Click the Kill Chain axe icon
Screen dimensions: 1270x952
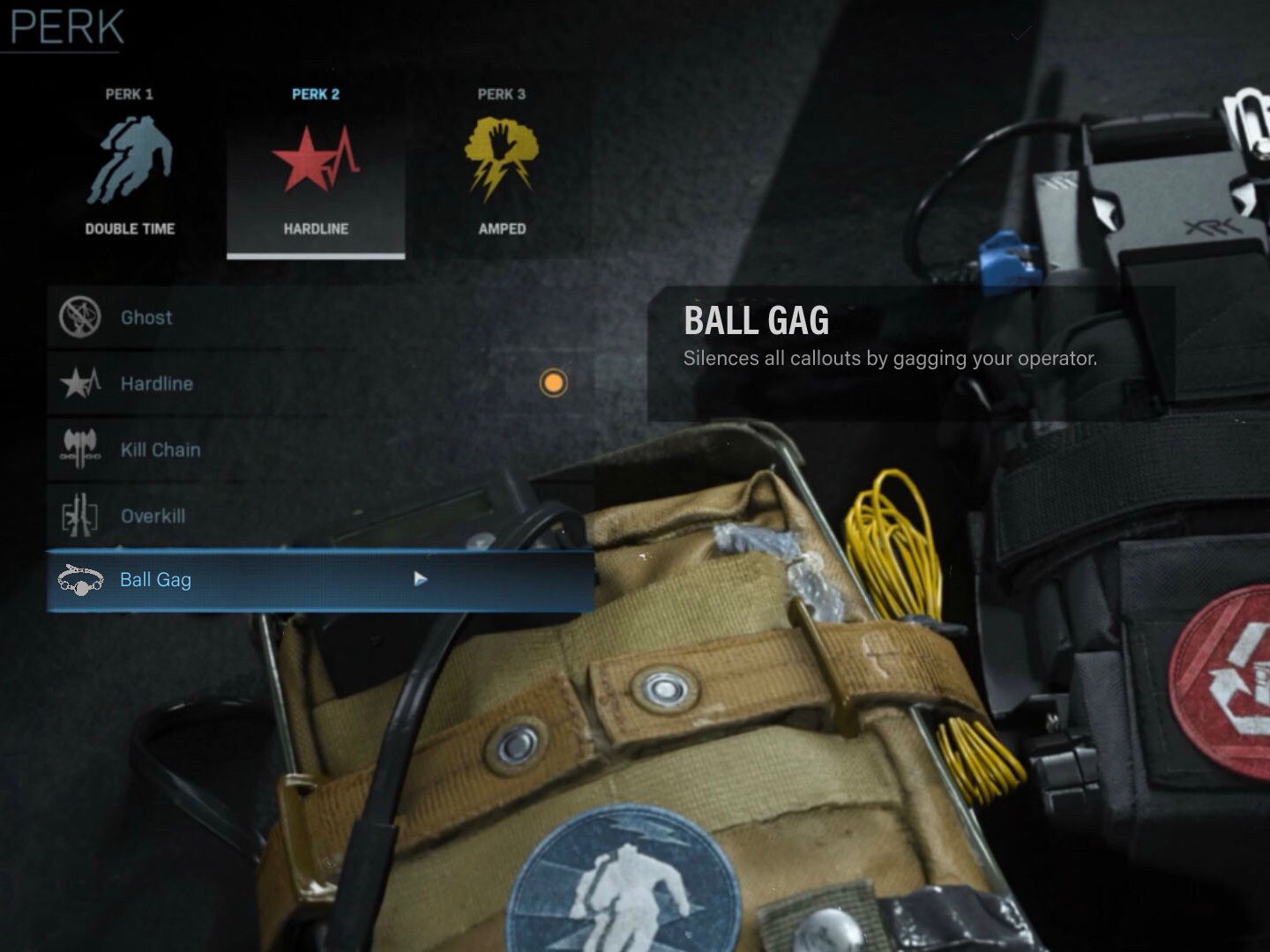click(x=79, y=450)
